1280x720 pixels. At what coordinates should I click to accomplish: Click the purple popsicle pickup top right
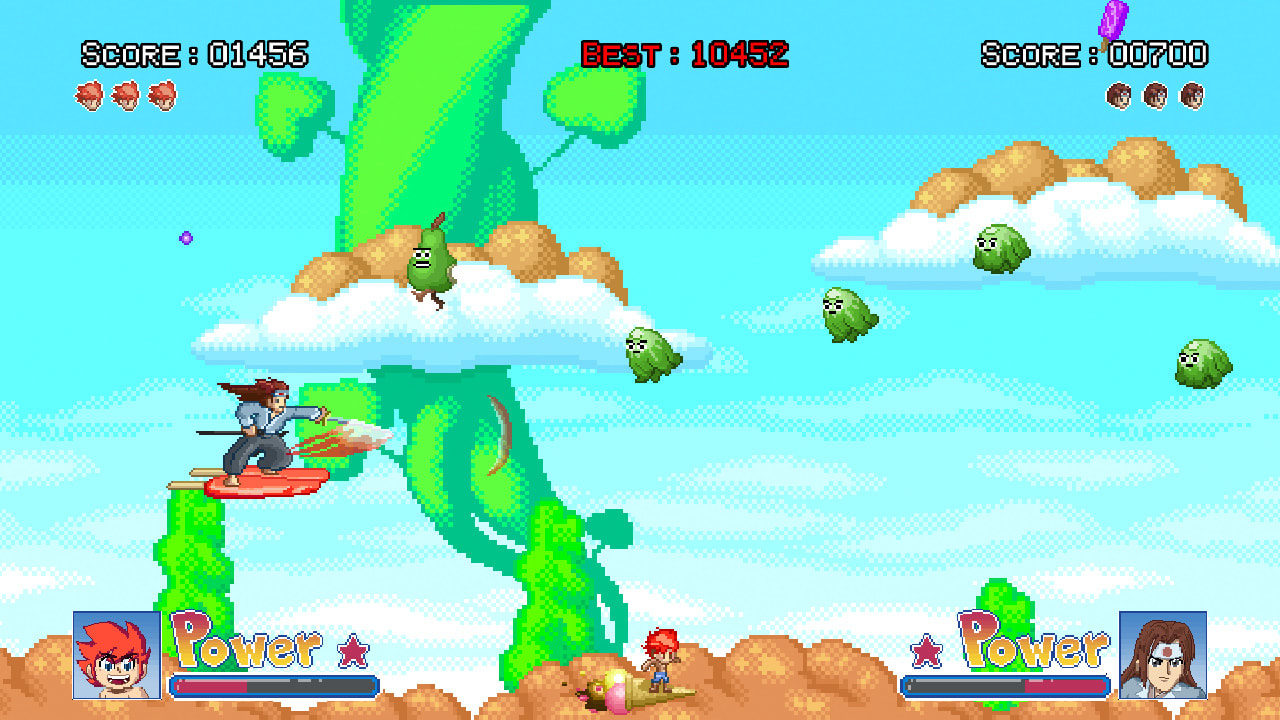click(x=1116, y=20)
